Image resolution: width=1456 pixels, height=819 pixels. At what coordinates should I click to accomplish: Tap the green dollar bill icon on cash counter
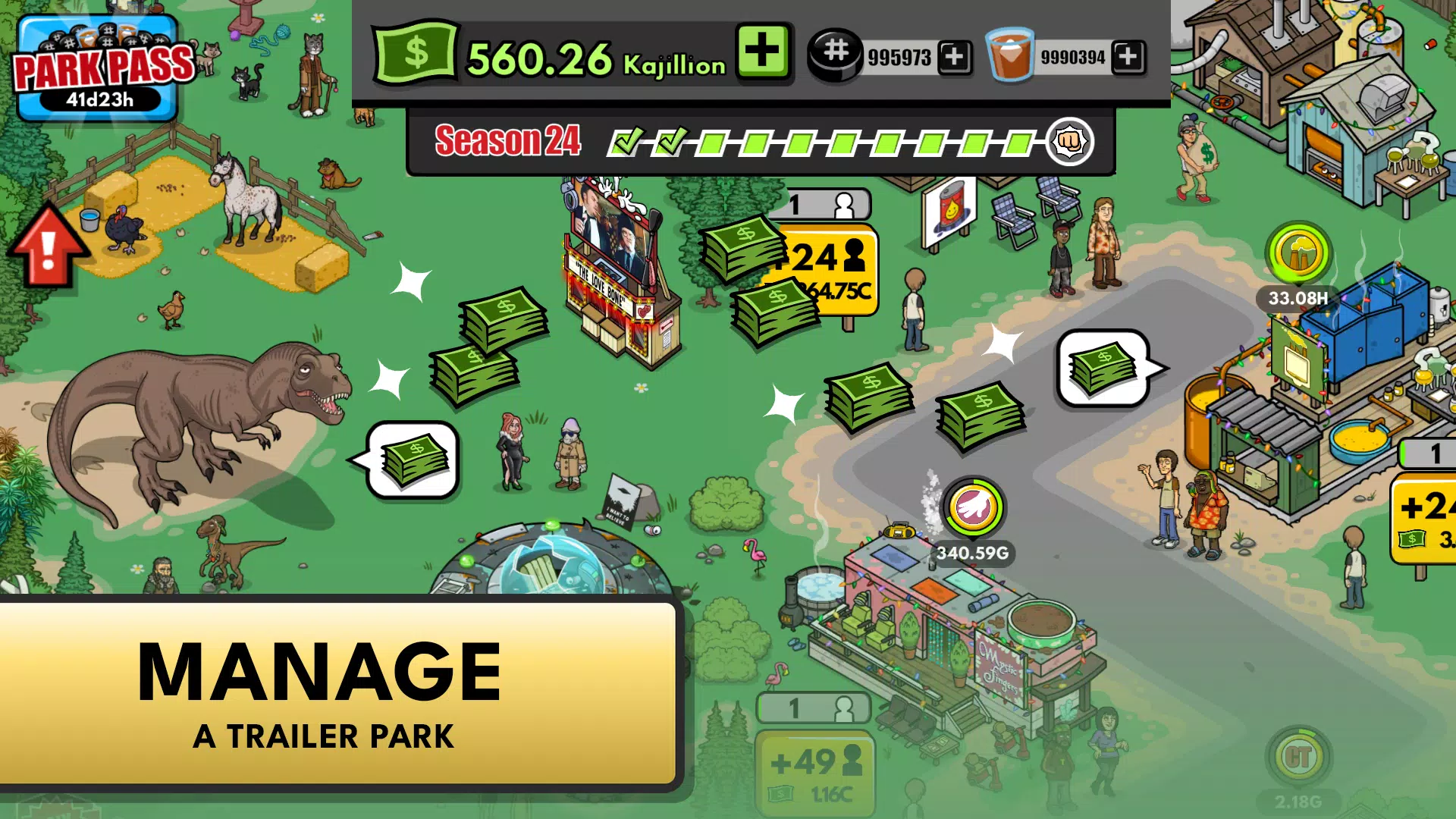tap(416, 53)
